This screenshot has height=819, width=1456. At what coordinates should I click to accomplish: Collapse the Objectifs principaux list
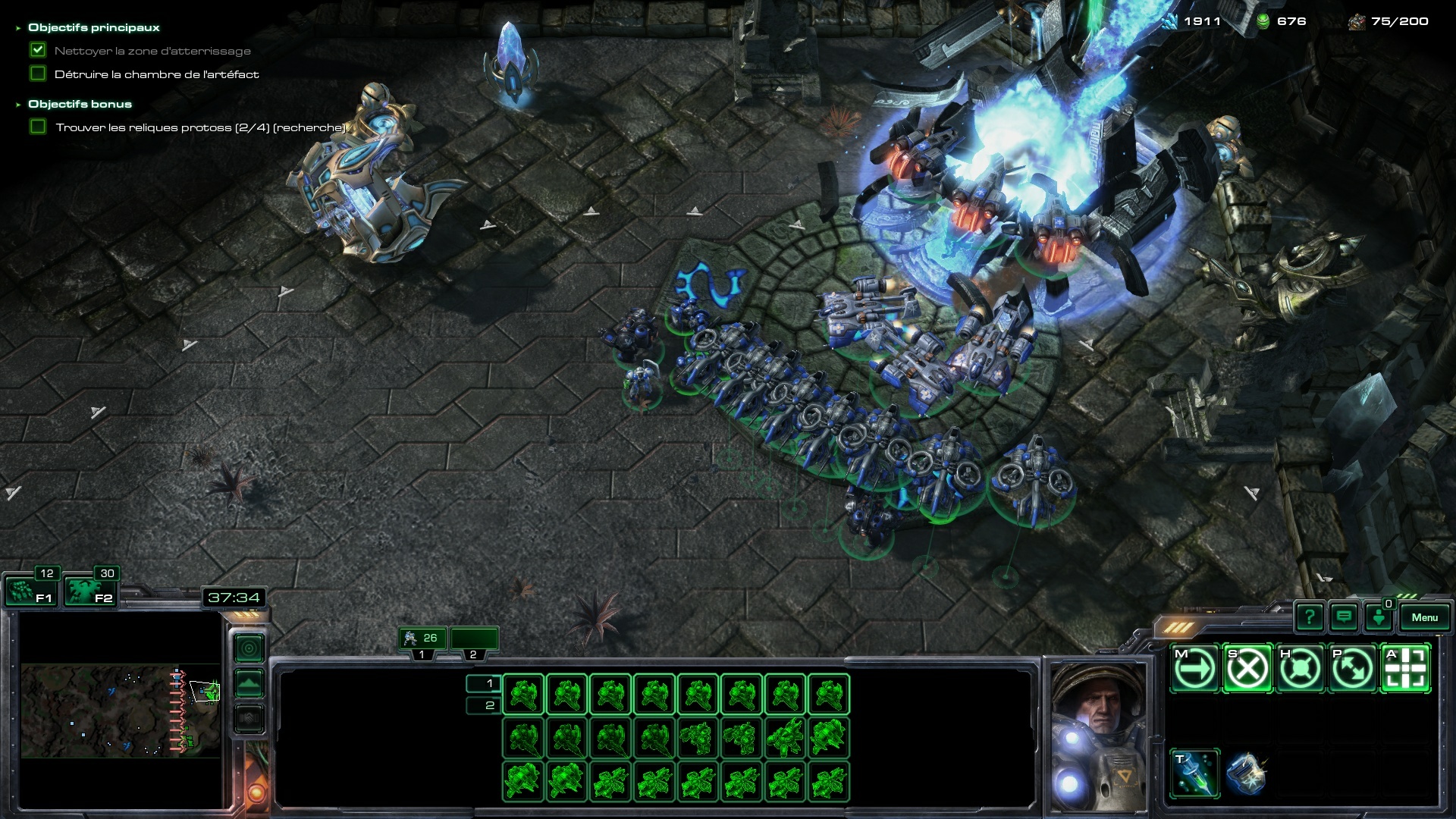click(18, 28)
